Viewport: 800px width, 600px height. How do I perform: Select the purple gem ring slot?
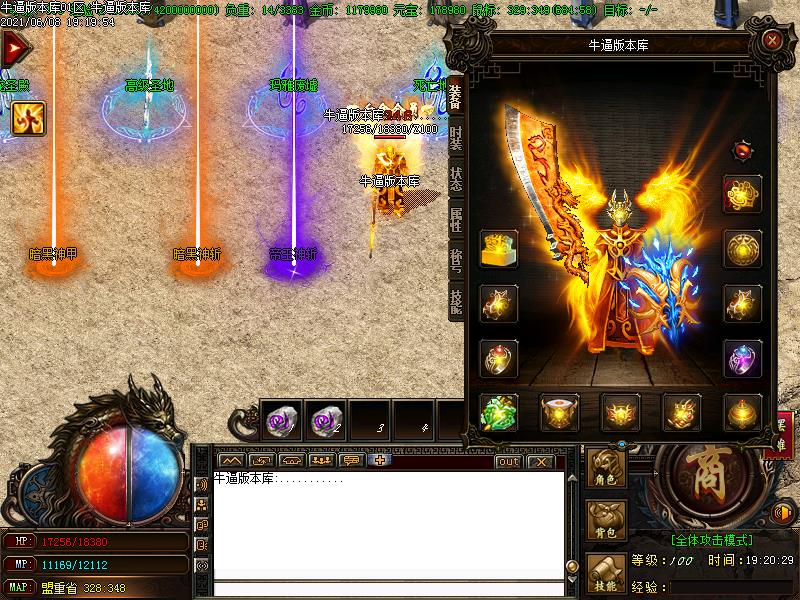(742, 358)
